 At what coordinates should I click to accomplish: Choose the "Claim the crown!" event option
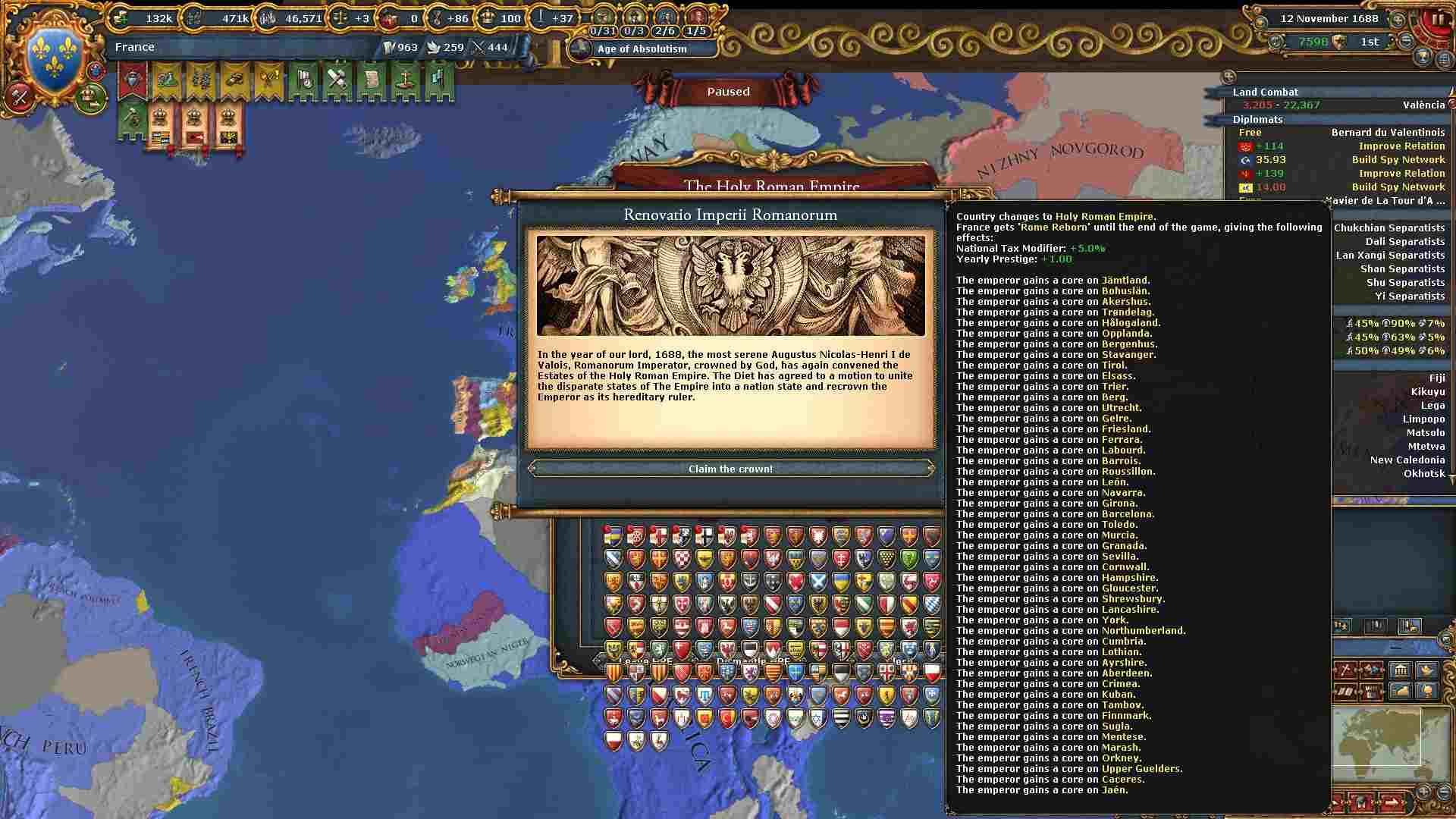(x=730, y=469)
